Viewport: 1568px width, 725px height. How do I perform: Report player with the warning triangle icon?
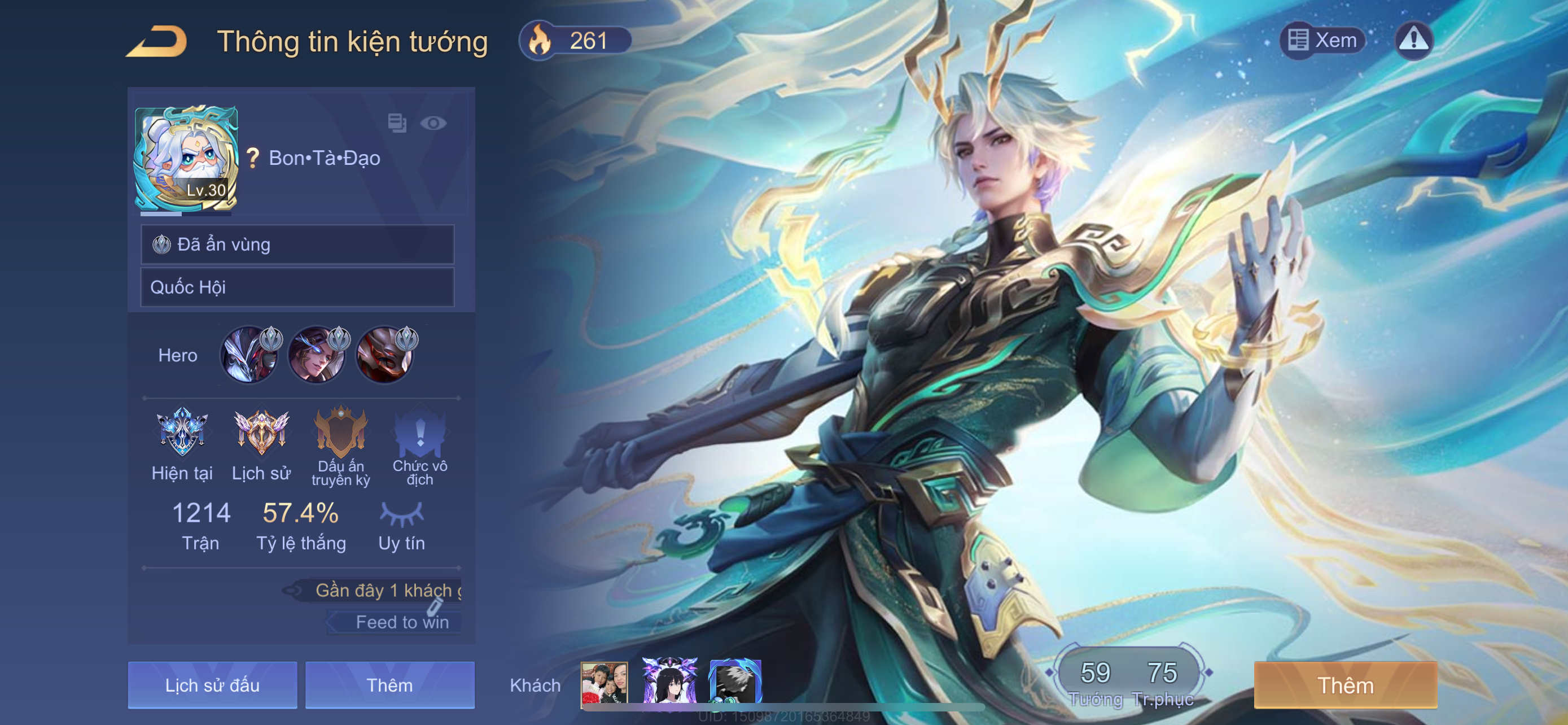pyautogui.click(x=1413, y=40)
